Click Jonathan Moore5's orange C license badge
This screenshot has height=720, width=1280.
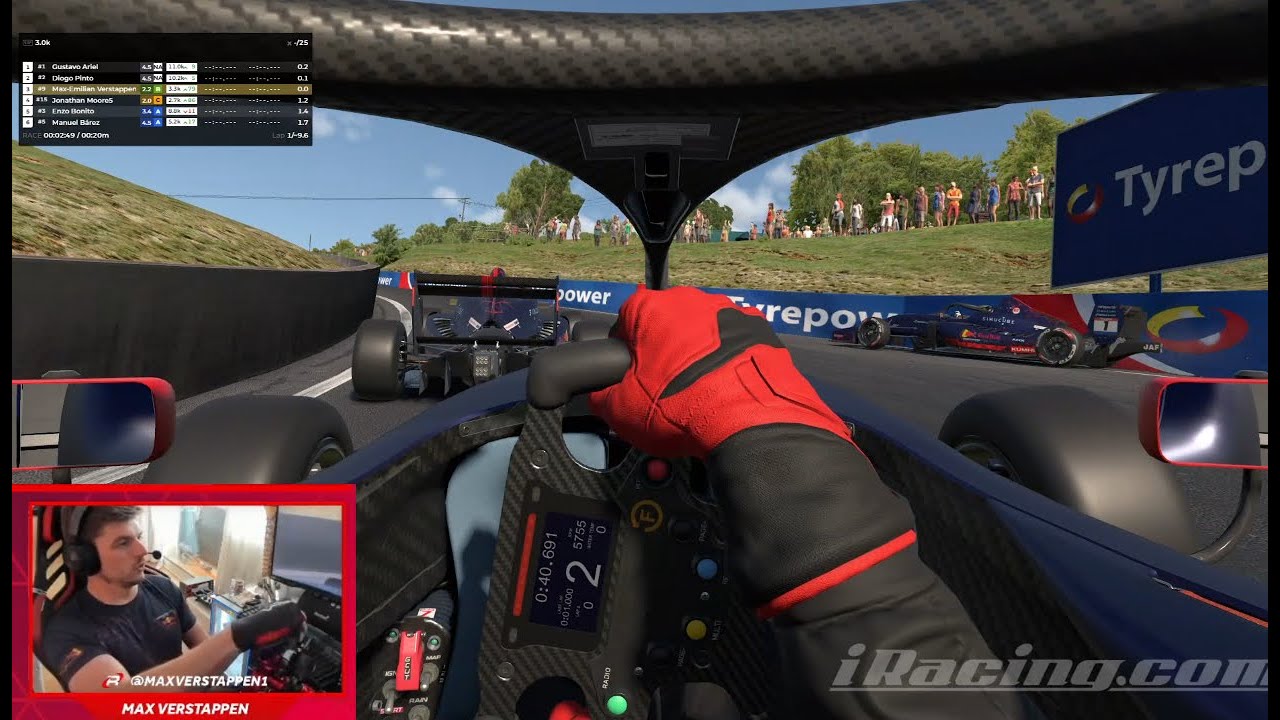[158, 101]
